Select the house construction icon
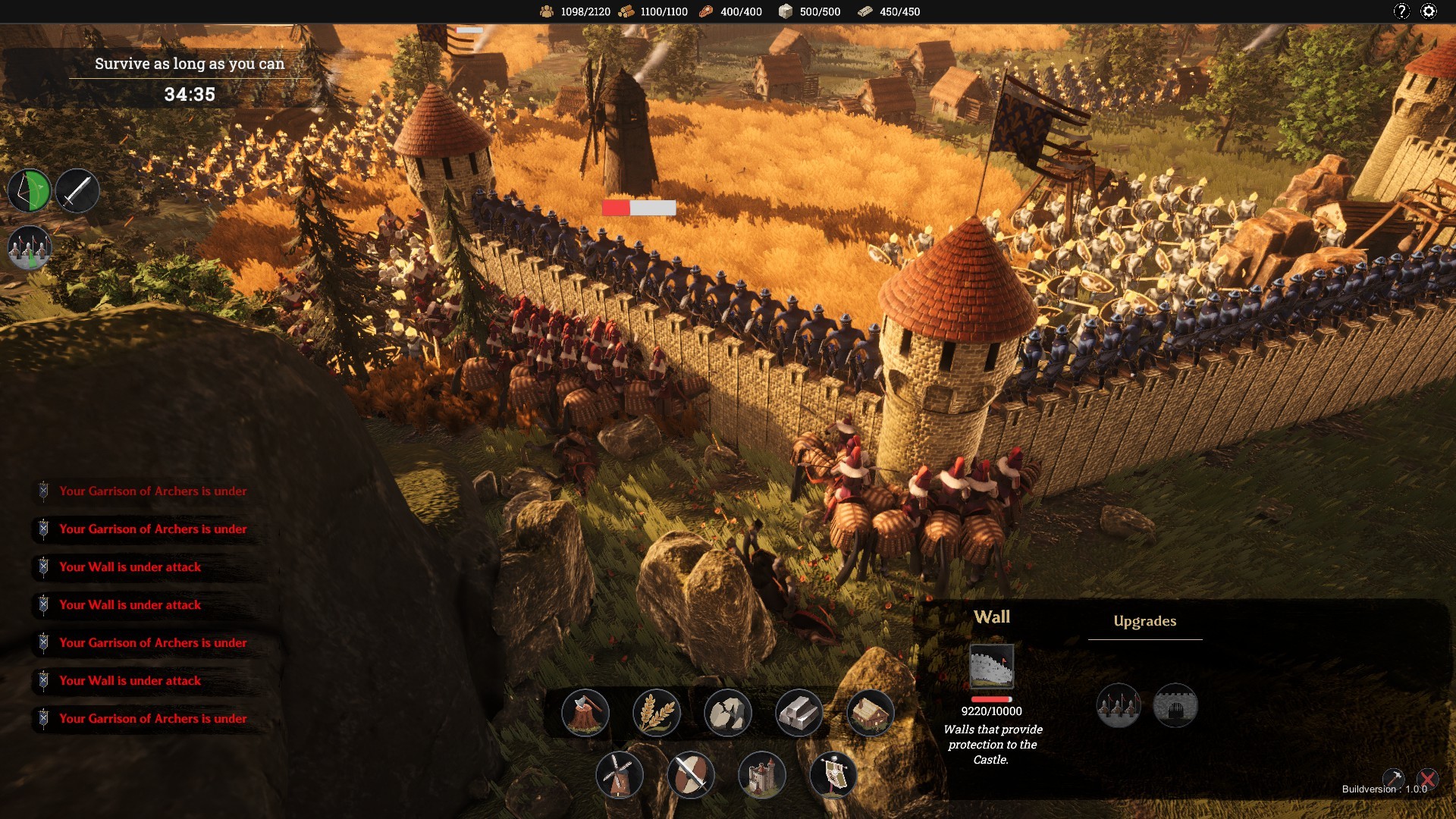Viewport: 1456px width, 819px height. click(870, 713)
